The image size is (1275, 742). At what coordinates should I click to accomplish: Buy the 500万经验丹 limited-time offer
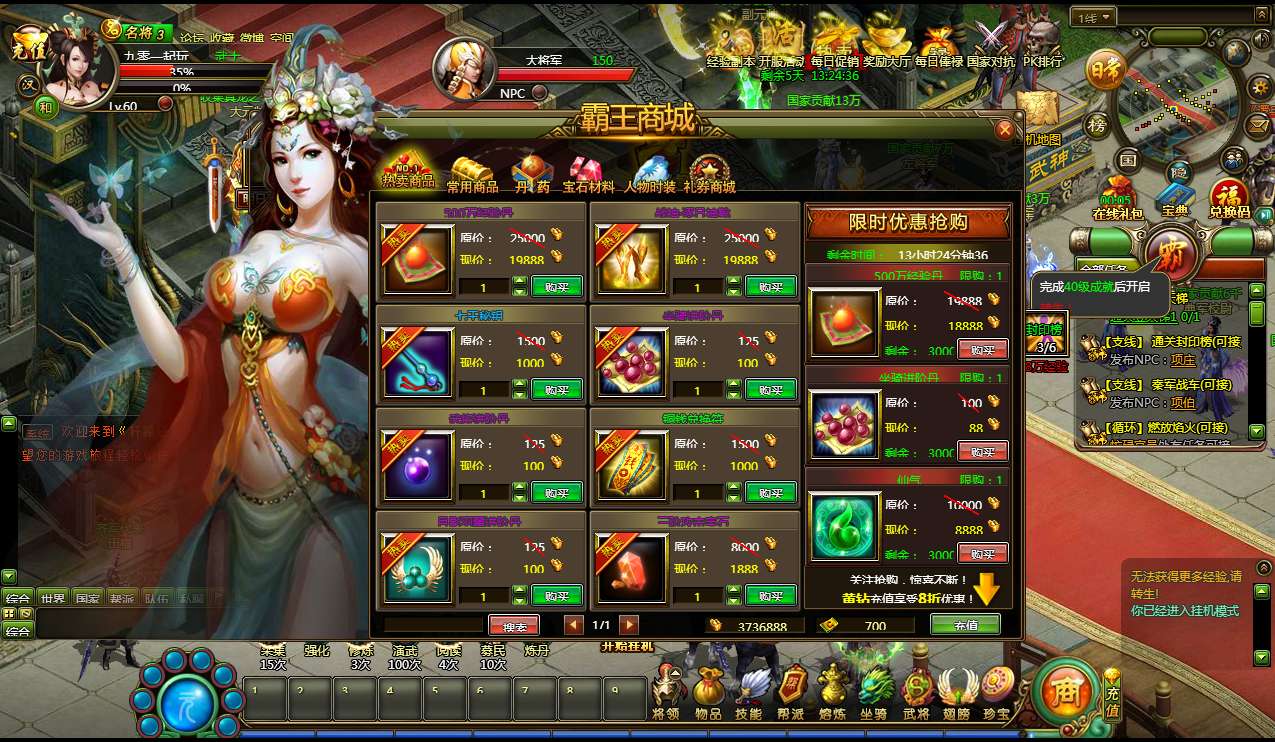pyautogui.click(x=982, y=349)
